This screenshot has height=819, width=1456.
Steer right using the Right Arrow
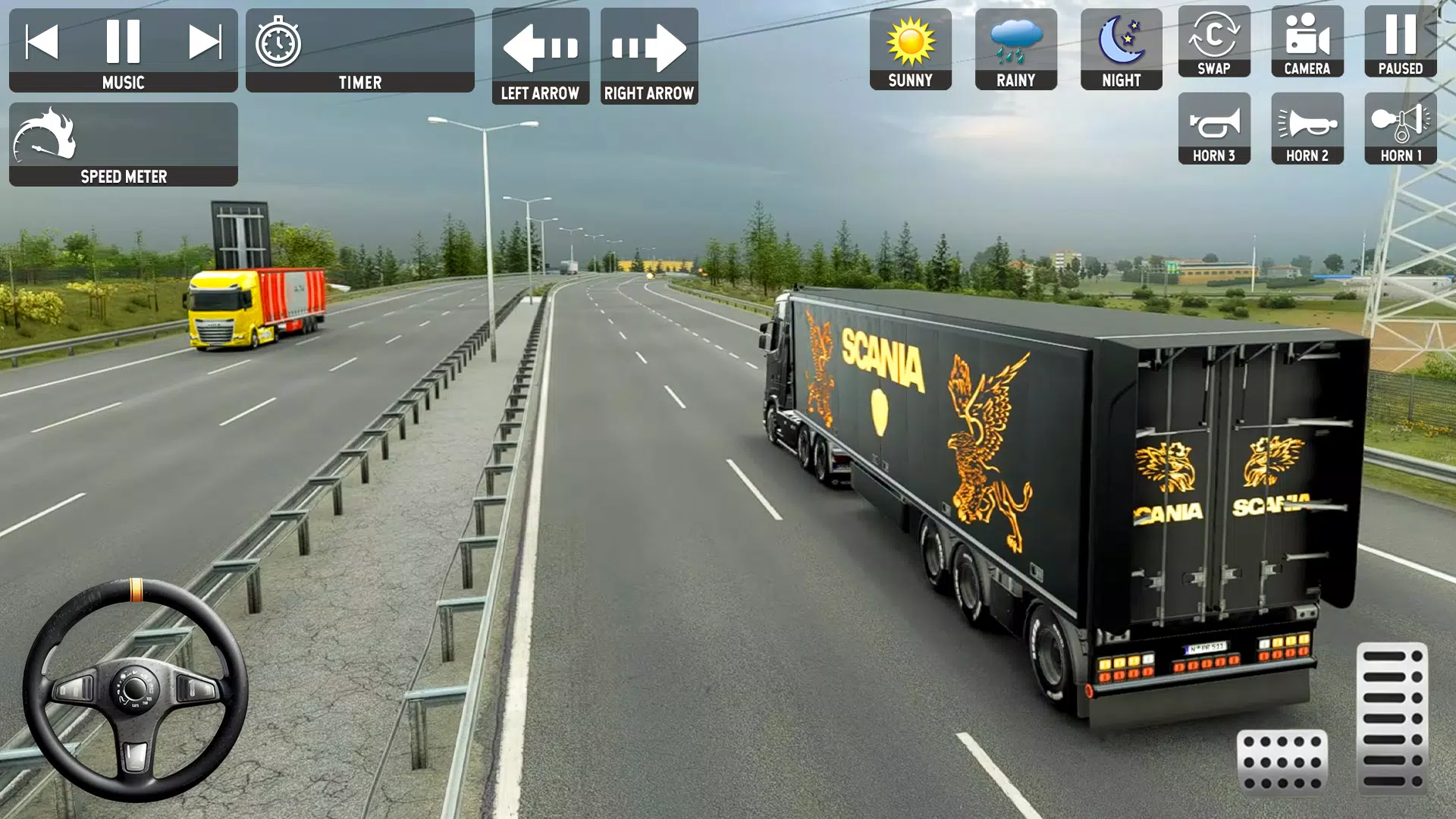(649, 47)
